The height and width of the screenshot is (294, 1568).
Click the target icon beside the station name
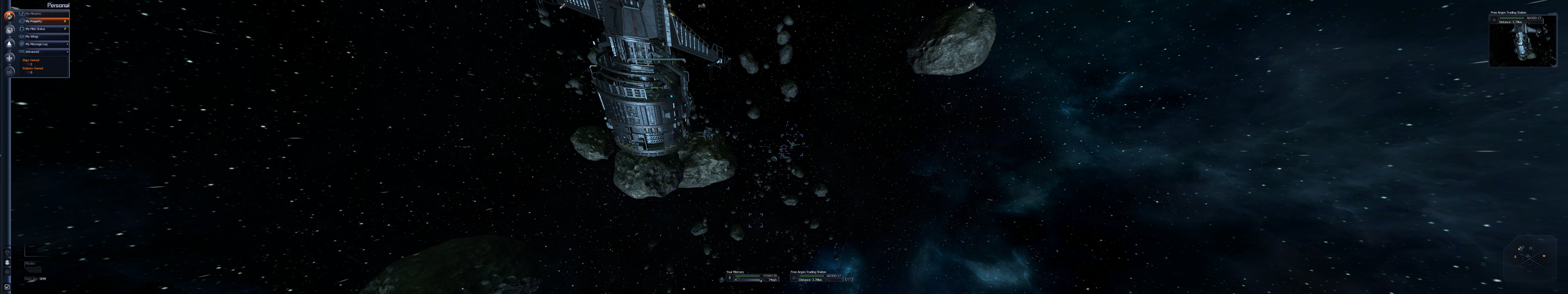[794, 278]
